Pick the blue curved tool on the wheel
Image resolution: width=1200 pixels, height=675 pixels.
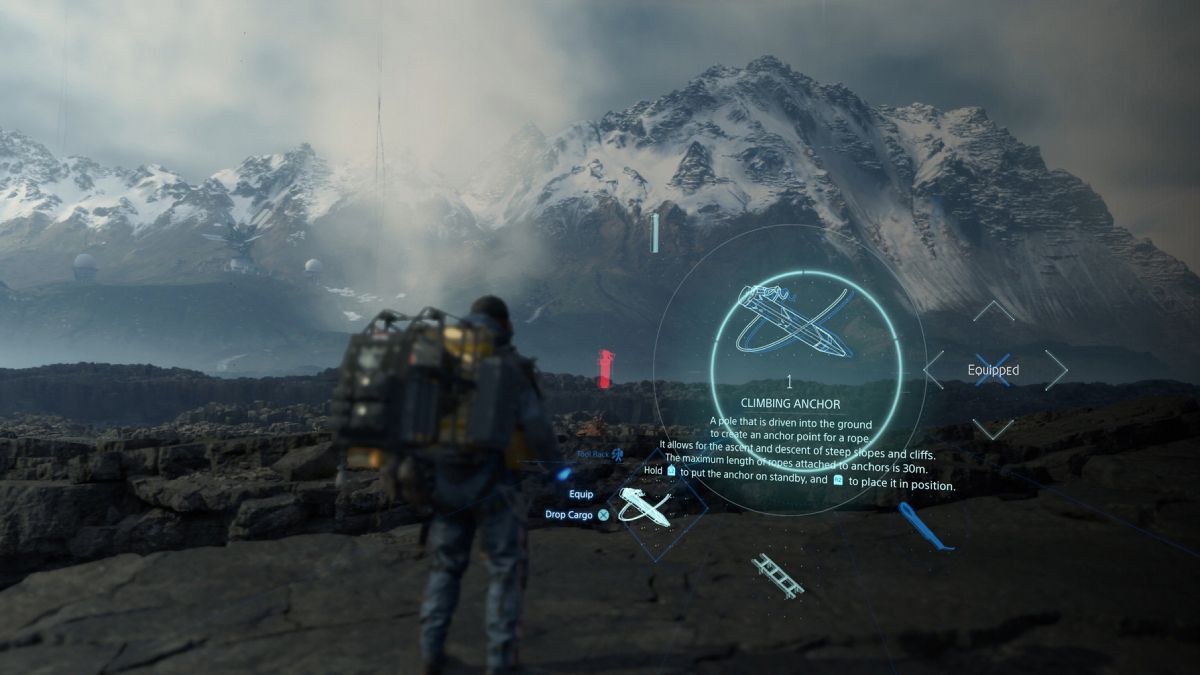922,526
